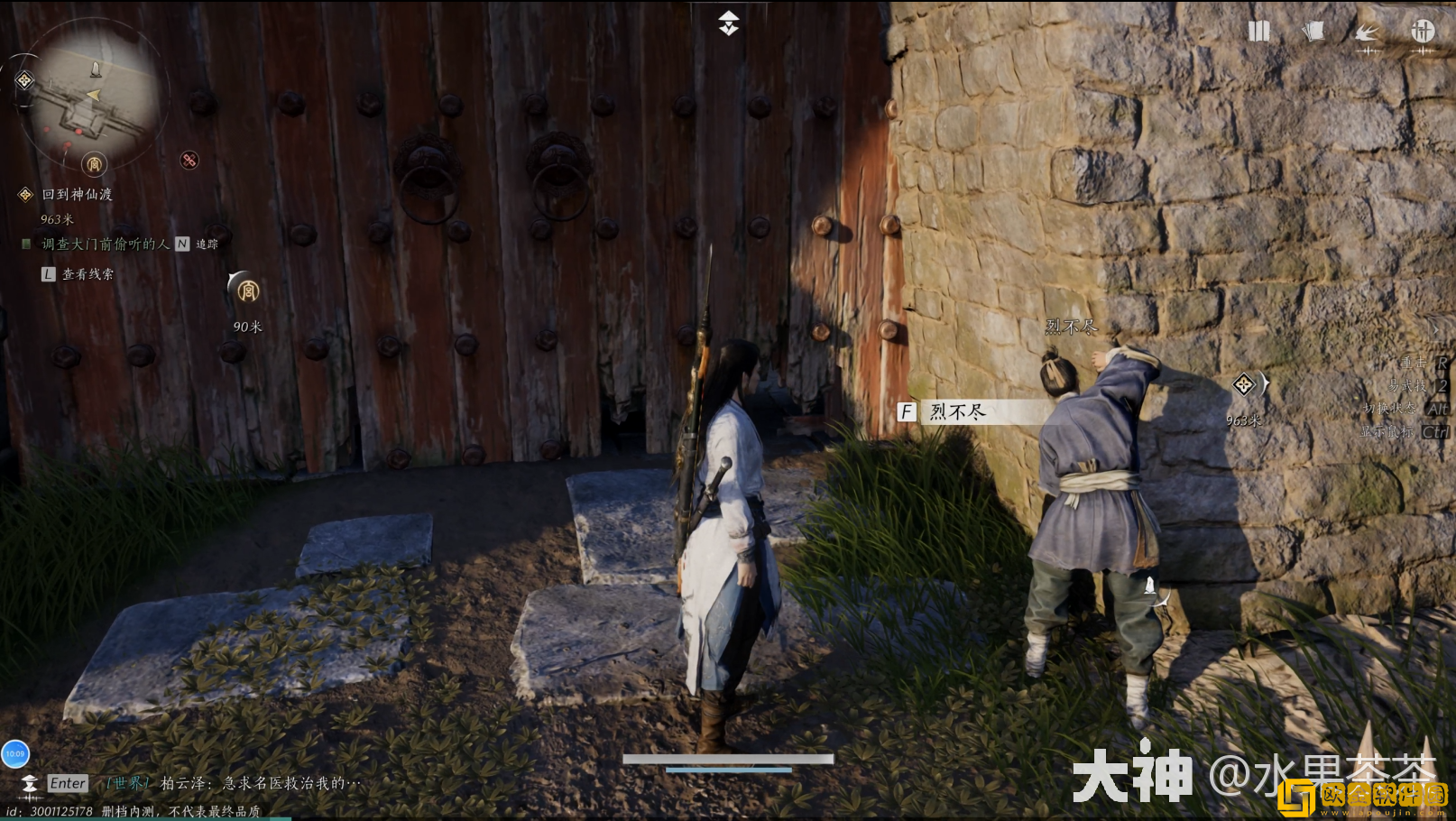Click the crossed-out red icon near minimap
The image size is (1456, 821).
189,161
